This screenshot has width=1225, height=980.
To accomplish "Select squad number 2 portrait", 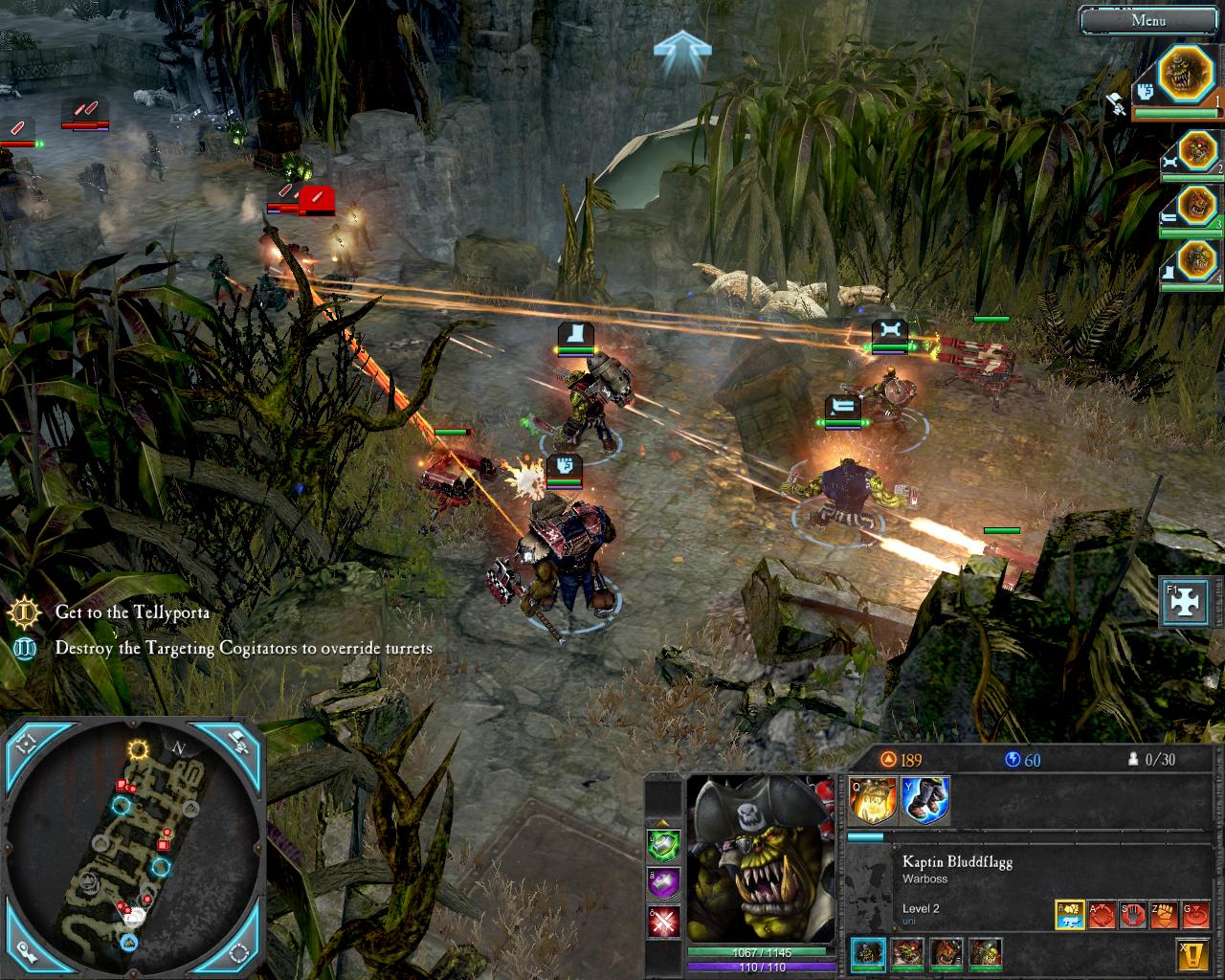I will coord(1196,151).
